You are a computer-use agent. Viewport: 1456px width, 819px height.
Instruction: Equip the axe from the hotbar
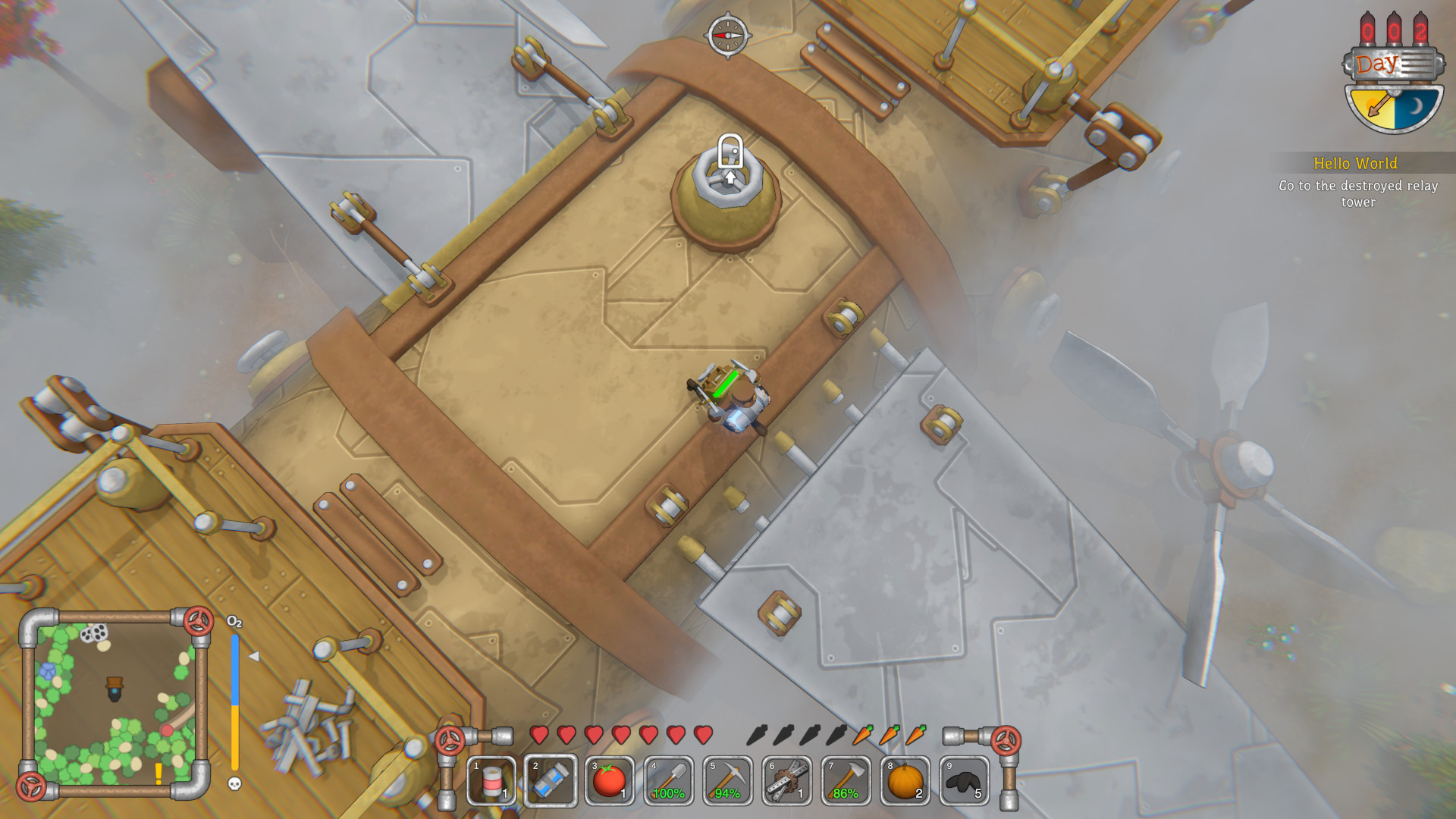tap(846, 780)
